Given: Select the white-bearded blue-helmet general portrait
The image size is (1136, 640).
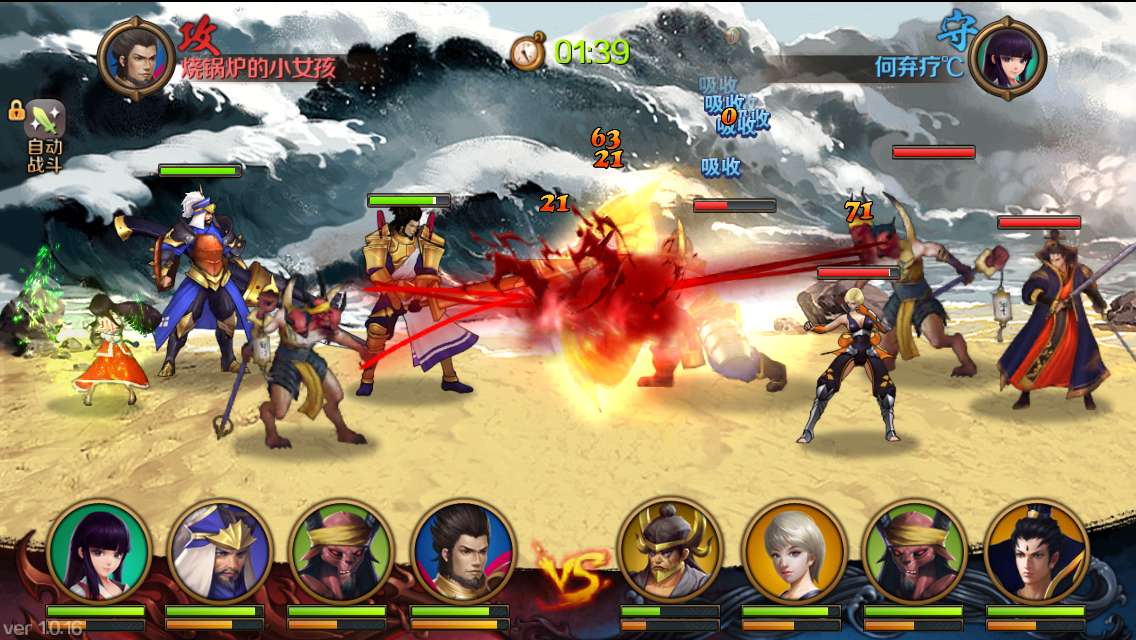Looking at the screenshot, I should point(219,552).
